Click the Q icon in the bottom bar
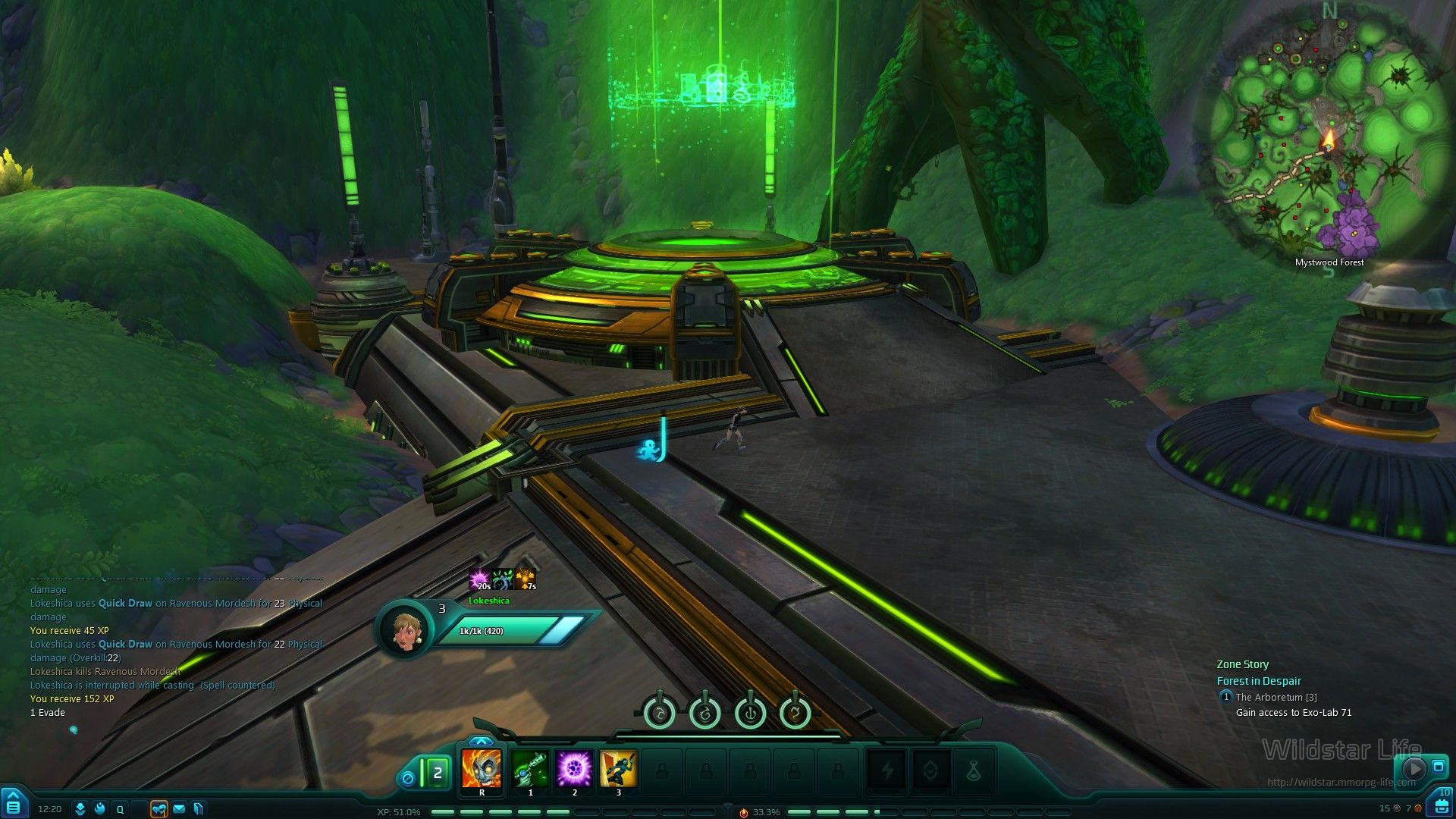Image resolution: width=1456 pixels, height=819 pixels. point(120,809)
